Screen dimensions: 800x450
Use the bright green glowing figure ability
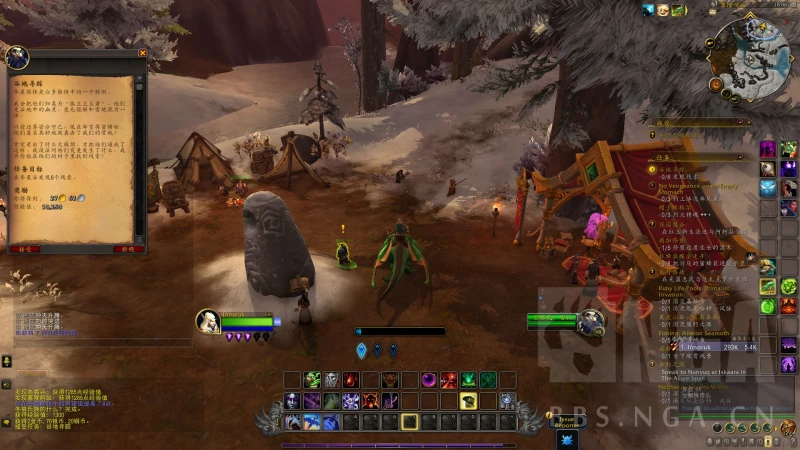(468, 380)
